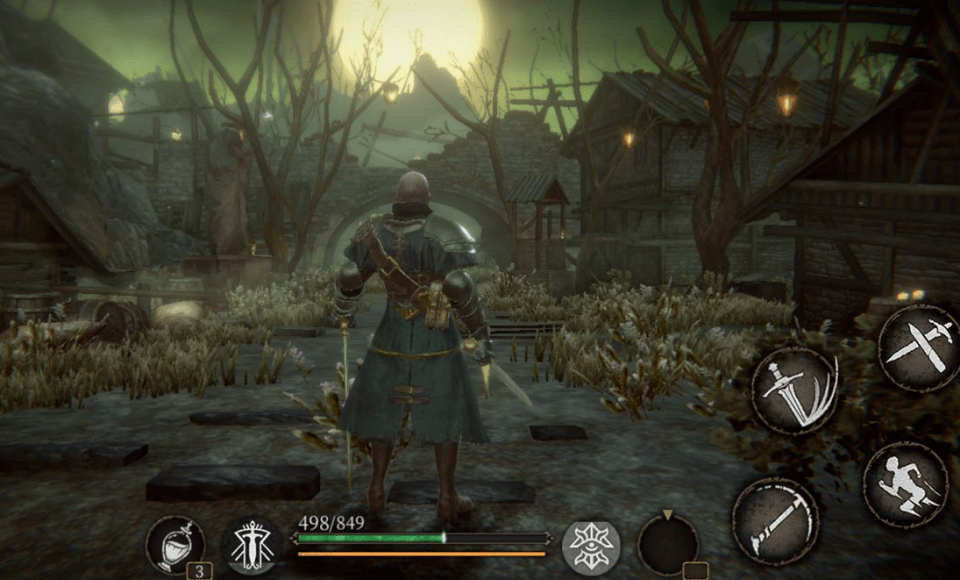Activate the eye sigil ability
Screen dimensions: 960x580
pyautogui.click(x=590, y=546)
